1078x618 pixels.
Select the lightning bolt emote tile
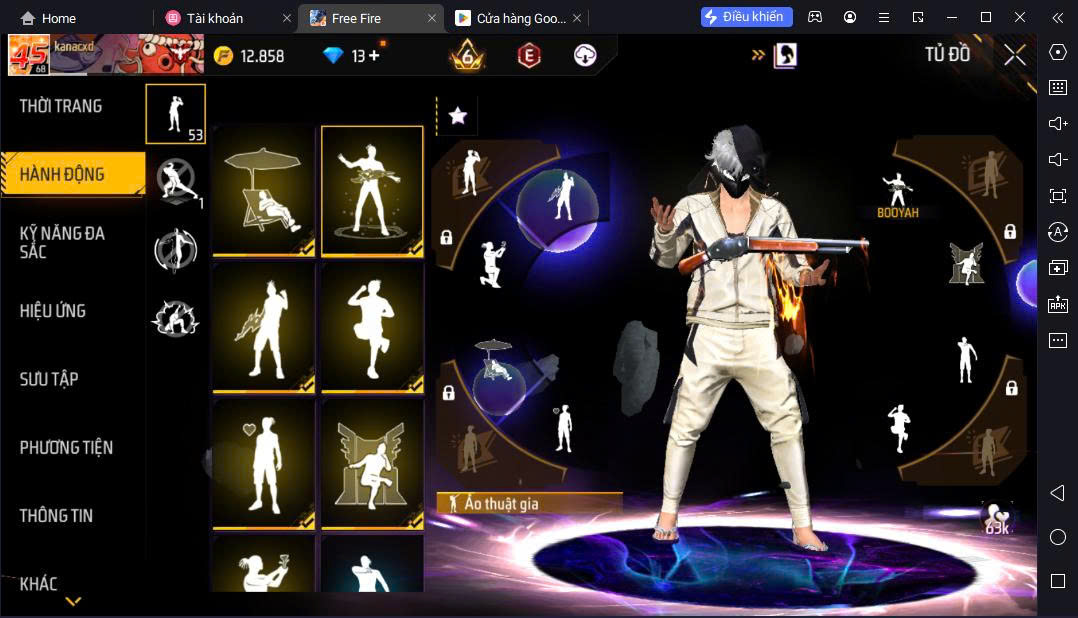pyautogui.click(x=264, y=327)
